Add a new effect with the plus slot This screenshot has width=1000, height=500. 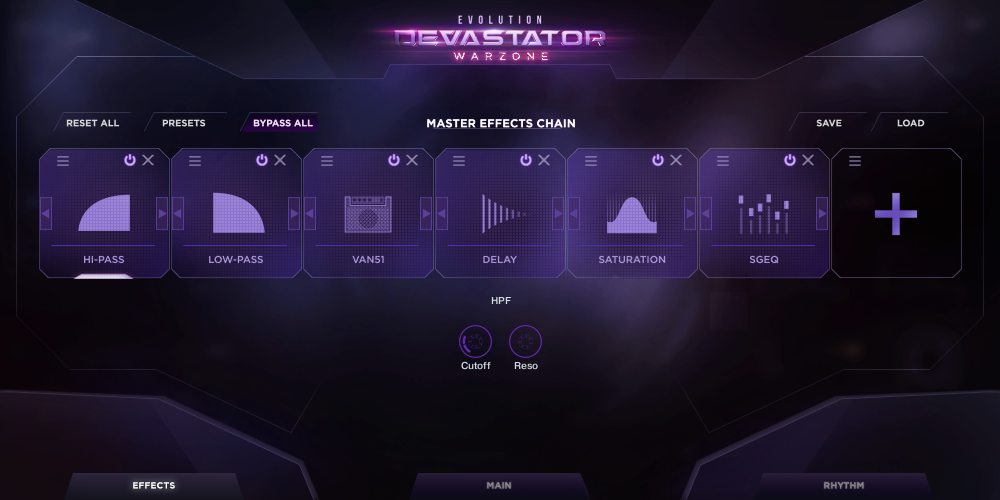click(896, 214)
